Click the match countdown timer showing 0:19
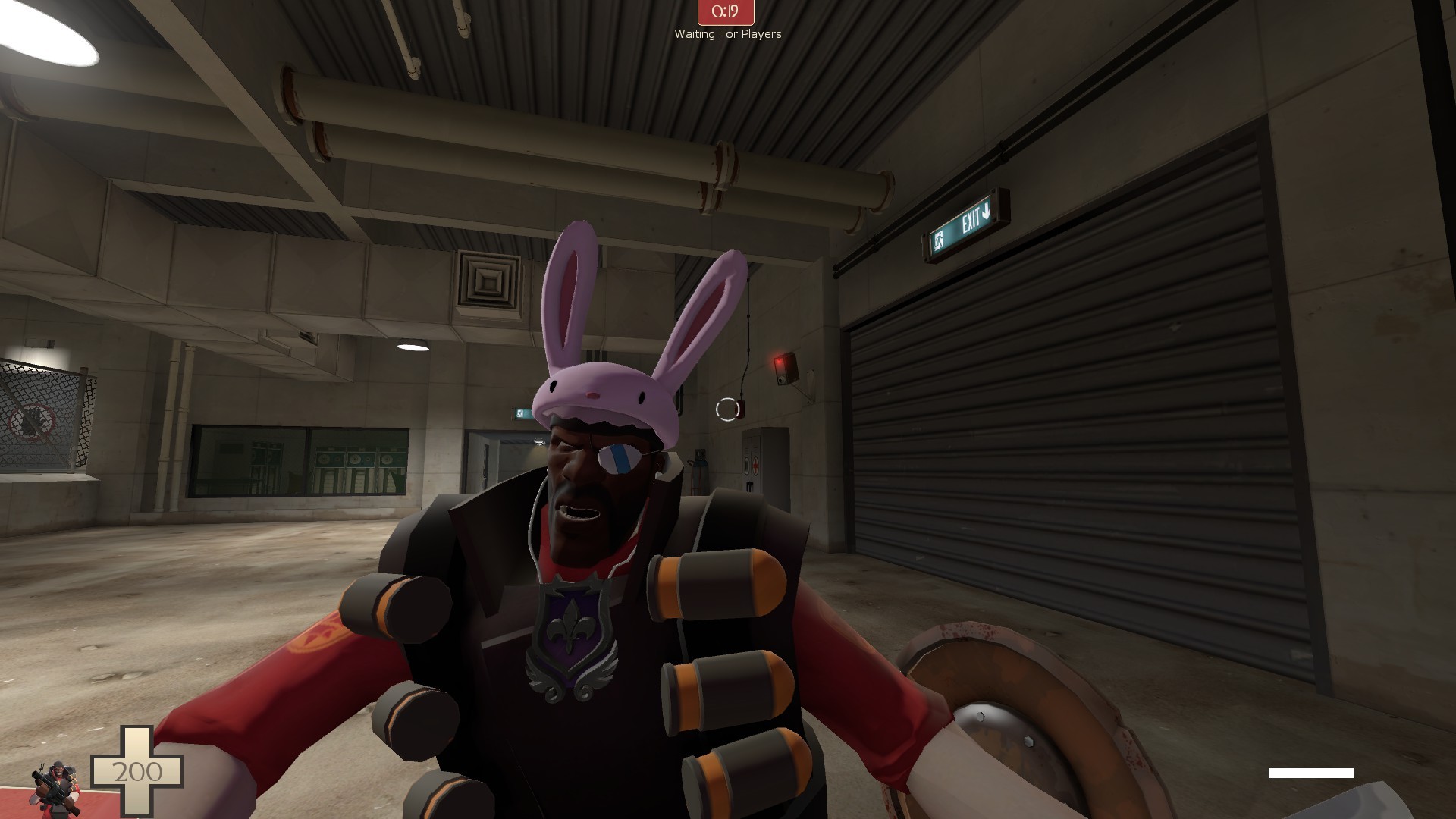 click(x=724, y=12)
